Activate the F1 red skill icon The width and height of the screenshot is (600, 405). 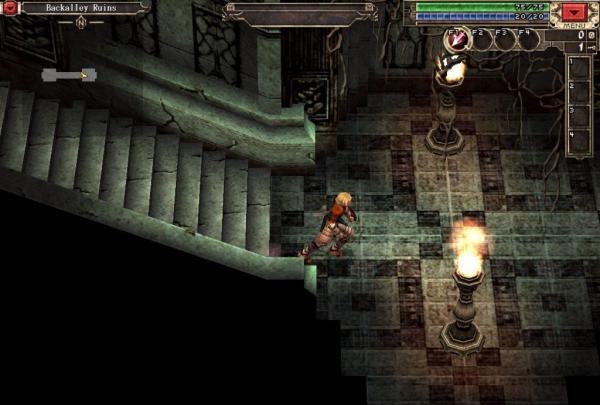click(x=456, y=39)
